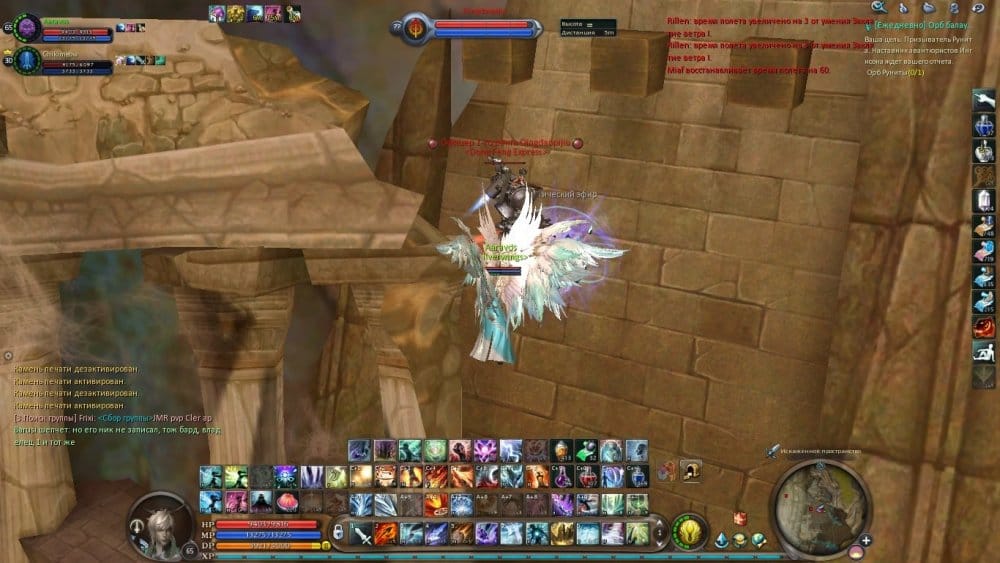This screenshot has height=563, width=1000.
Task: Use the pink seashell hotbar item
Action: pos(285,500)
